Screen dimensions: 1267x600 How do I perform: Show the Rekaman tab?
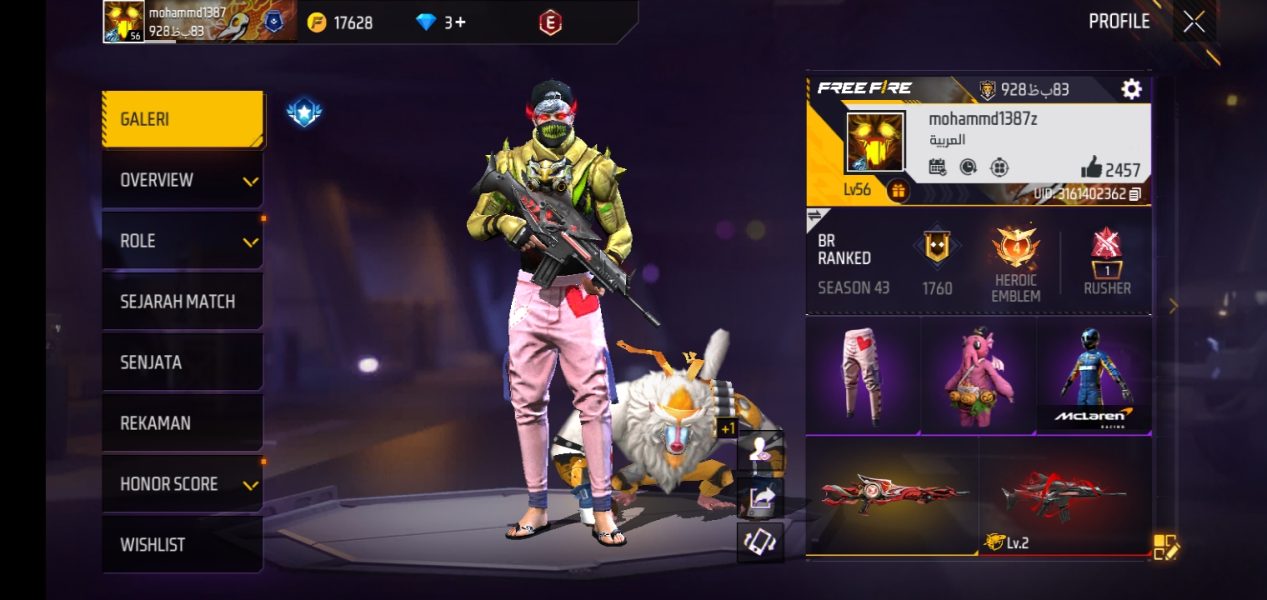coord(183,423)
